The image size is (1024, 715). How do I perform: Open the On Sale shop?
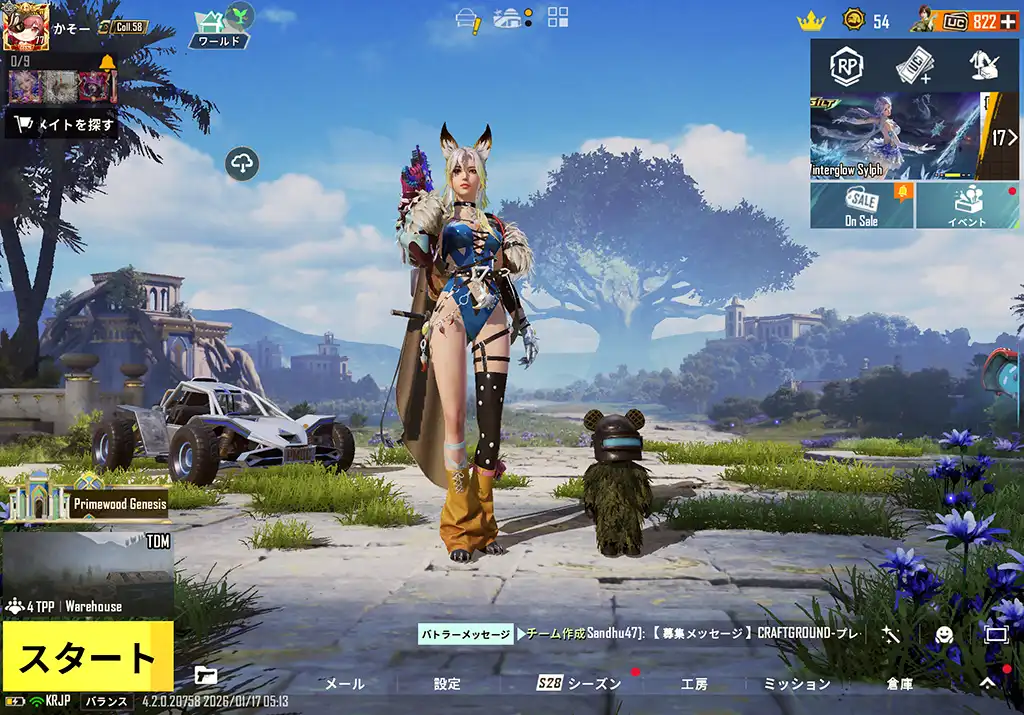pos(861,205)
